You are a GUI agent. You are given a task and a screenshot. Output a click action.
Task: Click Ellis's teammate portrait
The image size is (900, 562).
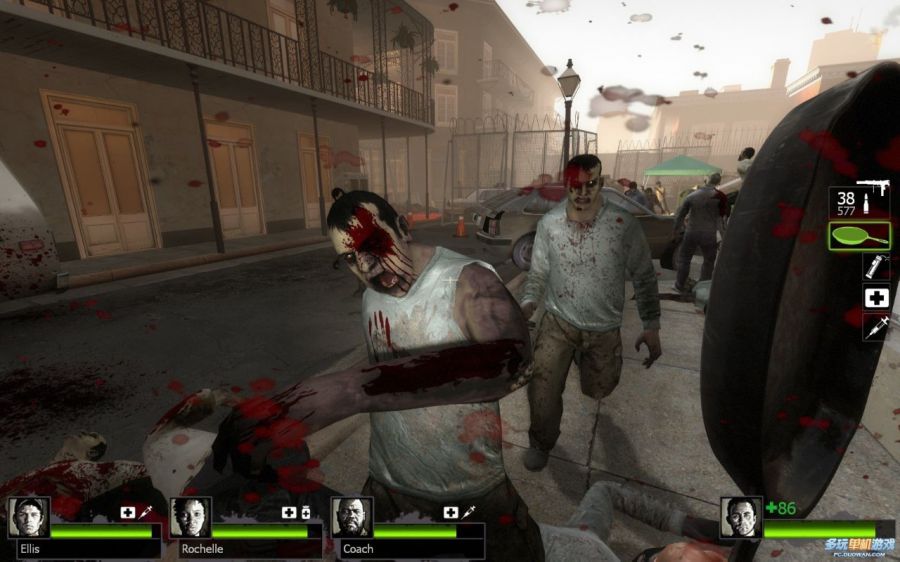(x=29, y=517)
